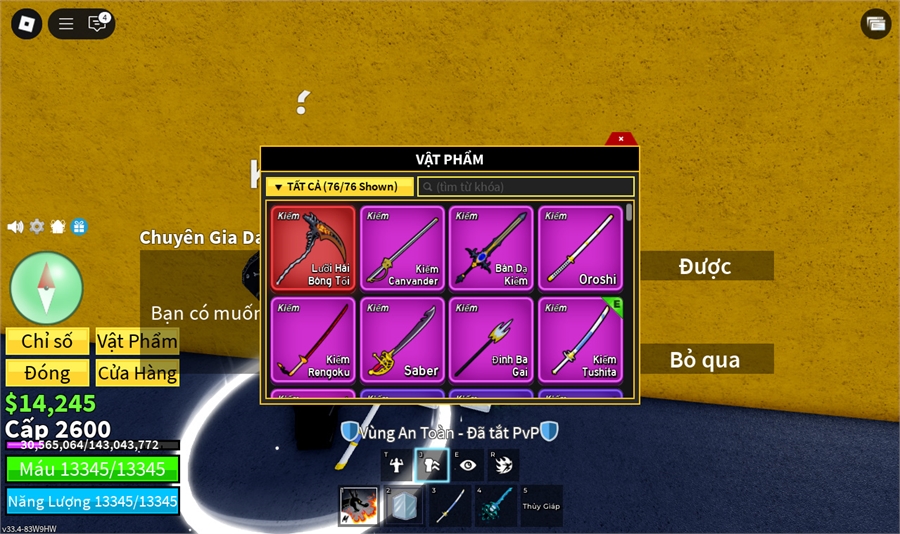Click the Cửa Hàng shop button

click(x=137, y=373)
